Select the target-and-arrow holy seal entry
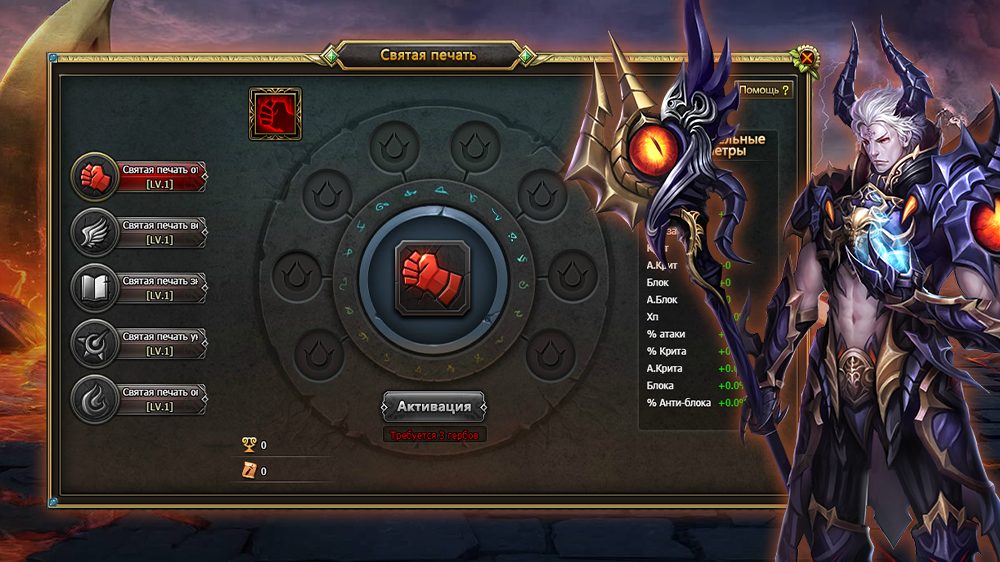 (140, 345)
